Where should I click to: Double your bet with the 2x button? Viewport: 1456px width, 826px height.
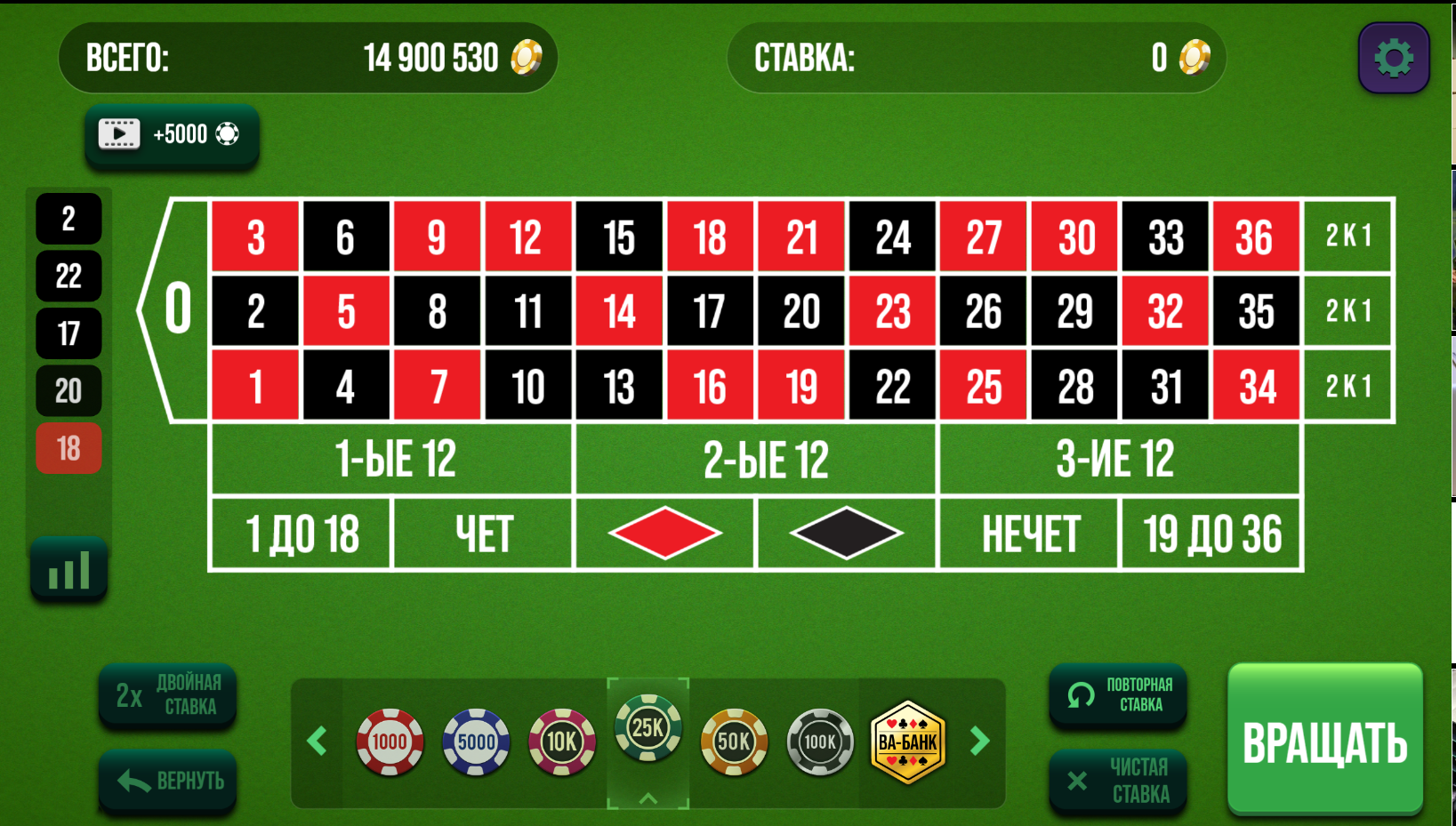(167, 697)
